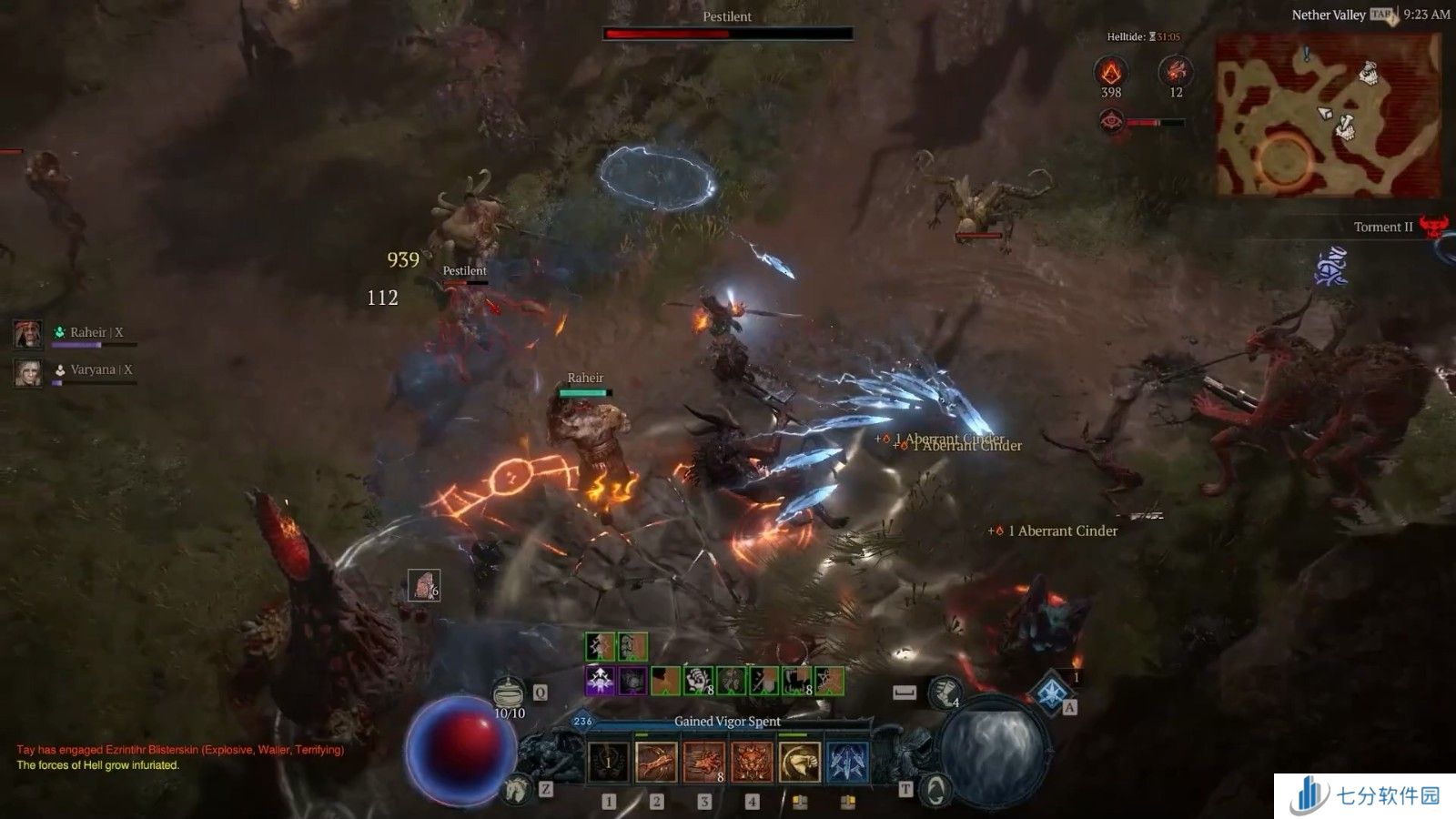Click the Helltide threat eye icon
The width and height of the screenshot is (1456, 819).
[x=1110, y=121]
